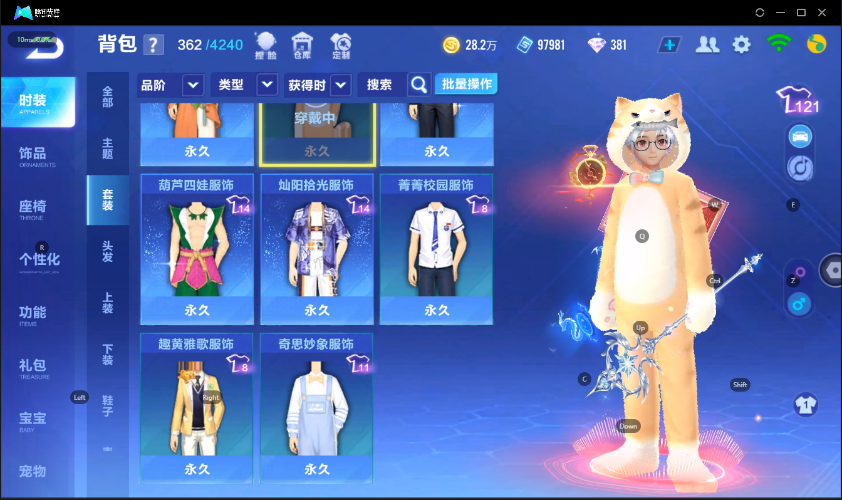Choose the 主题 sub-tab
The image size is (842, 500).
[107, 148]
